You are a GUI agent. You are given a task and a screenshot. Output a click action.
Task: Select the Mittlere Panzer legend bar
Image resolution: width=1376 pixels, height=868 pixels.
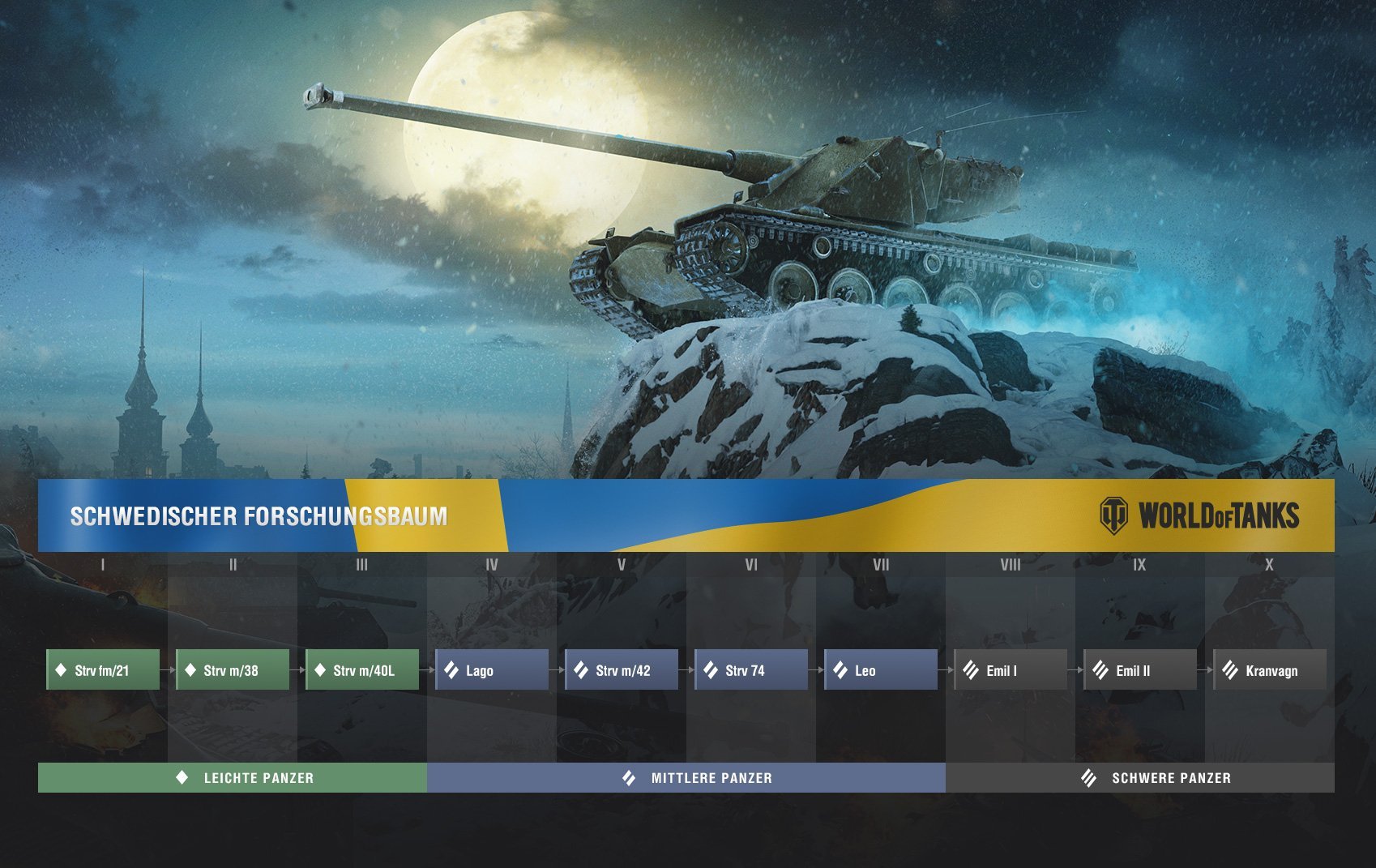pos(686,778)
